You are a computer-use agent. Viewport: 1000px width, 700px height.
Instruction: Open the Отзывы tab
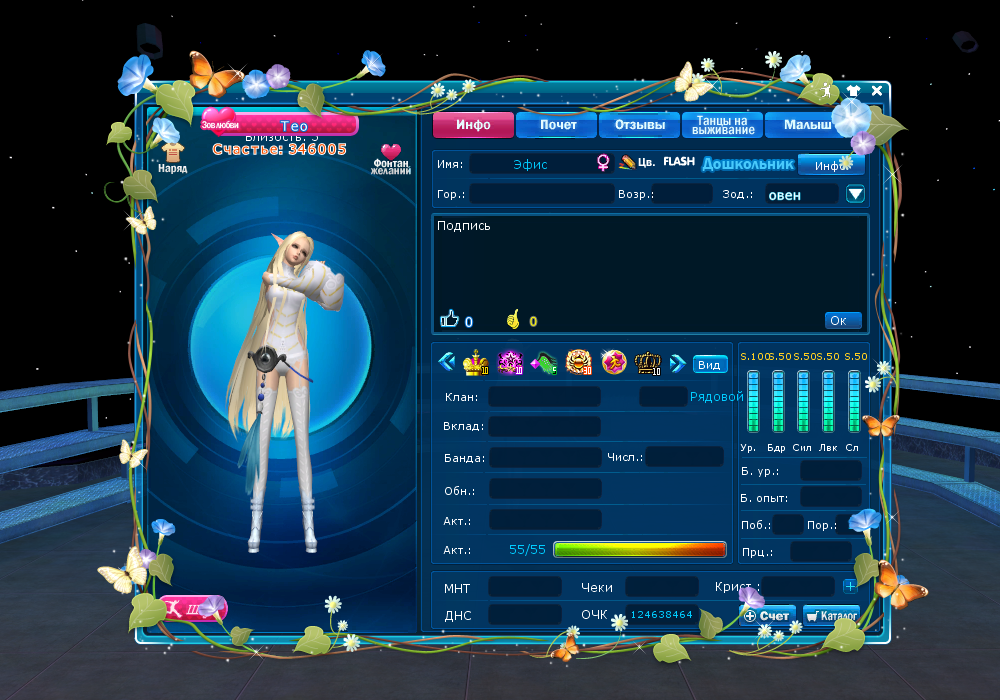click(639, 125)
